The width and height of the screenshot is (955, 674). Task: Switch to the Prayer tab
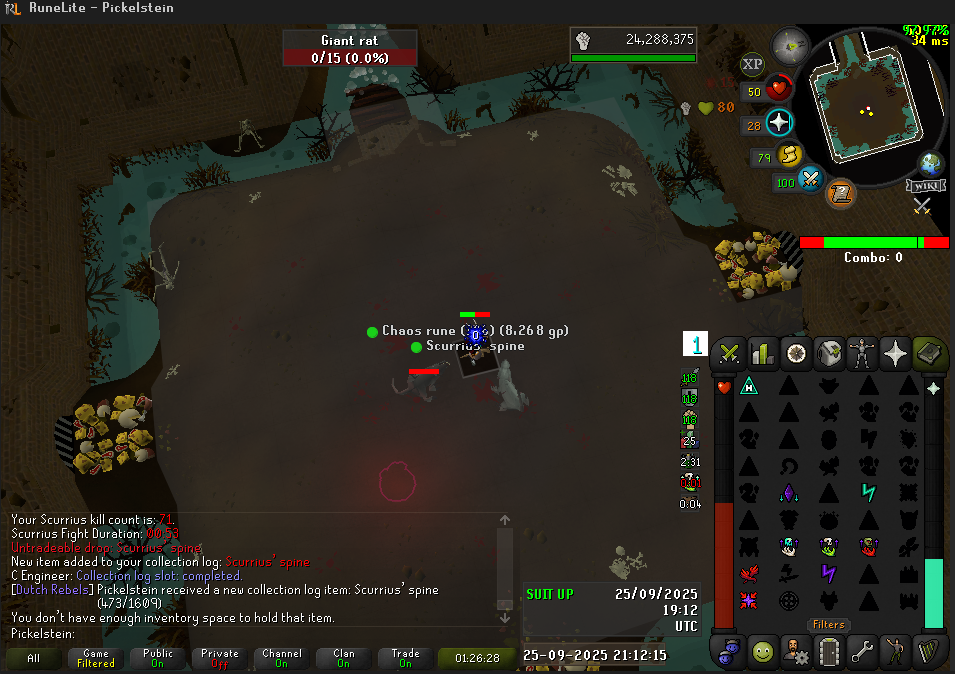point(895,353)
